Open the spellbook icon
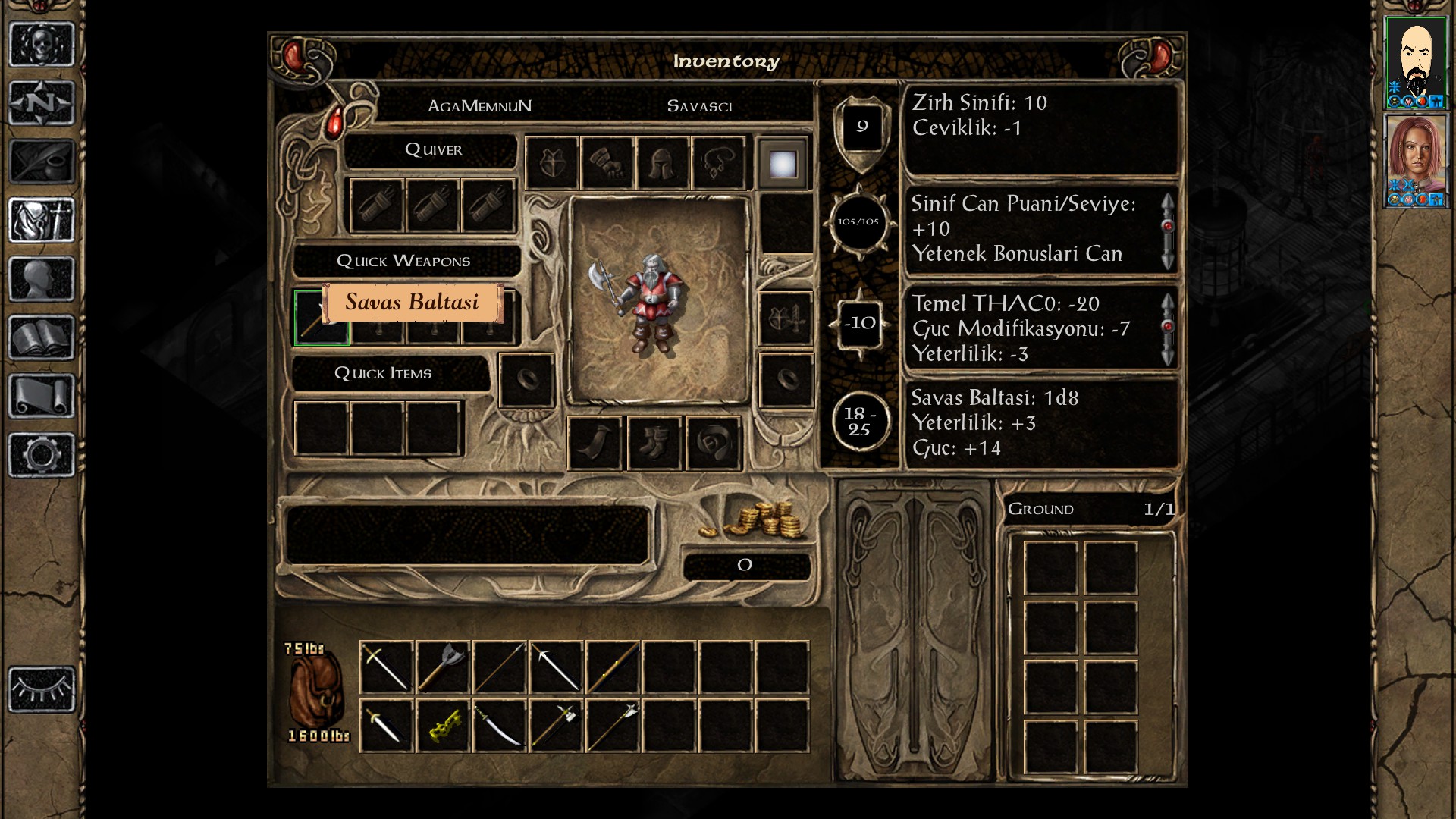Image resolution: width=1456 pixels, height=819 pixels. pos(42,337)
